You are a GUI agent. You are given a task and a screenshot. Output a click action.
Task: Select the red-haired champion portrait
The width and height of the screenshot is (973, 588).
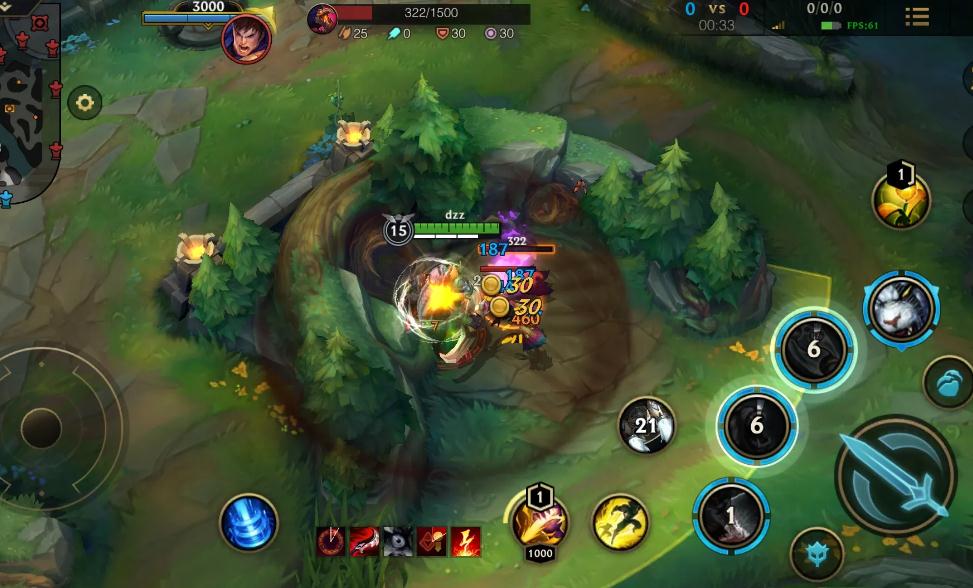coord(246,39)
